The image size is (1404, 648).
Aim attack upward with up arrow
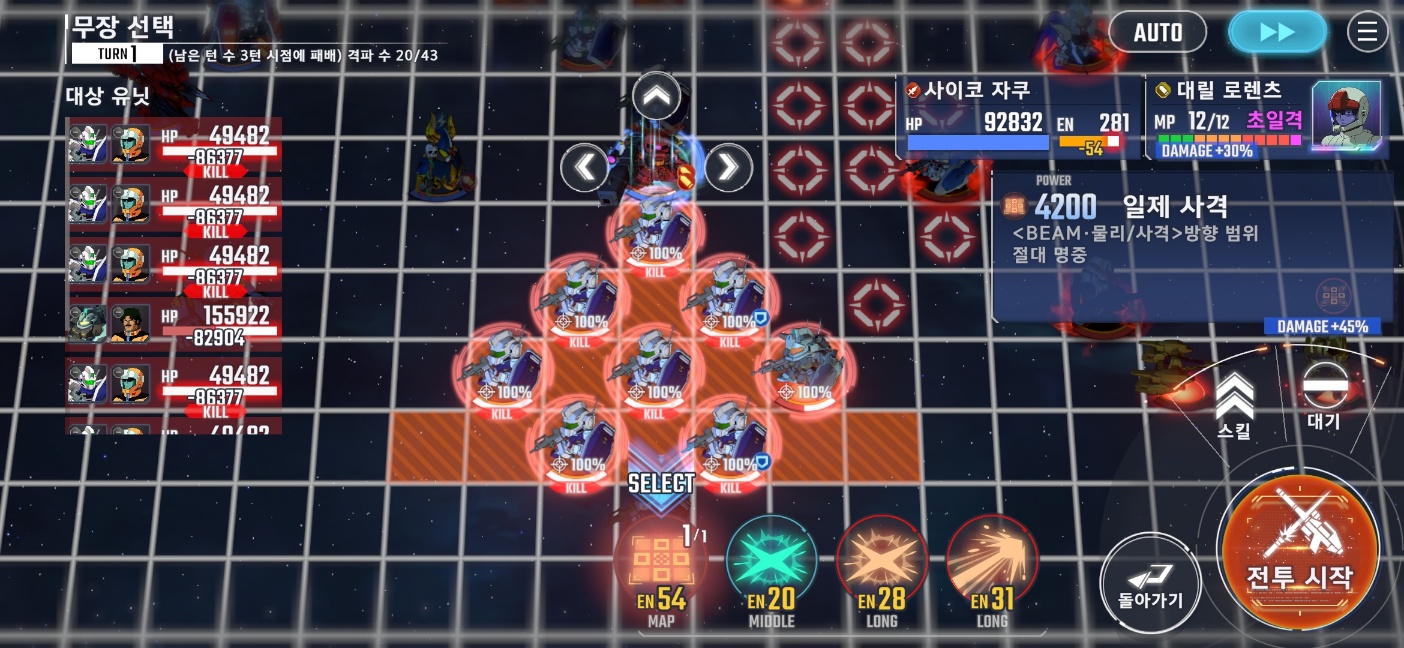[656, 97]
